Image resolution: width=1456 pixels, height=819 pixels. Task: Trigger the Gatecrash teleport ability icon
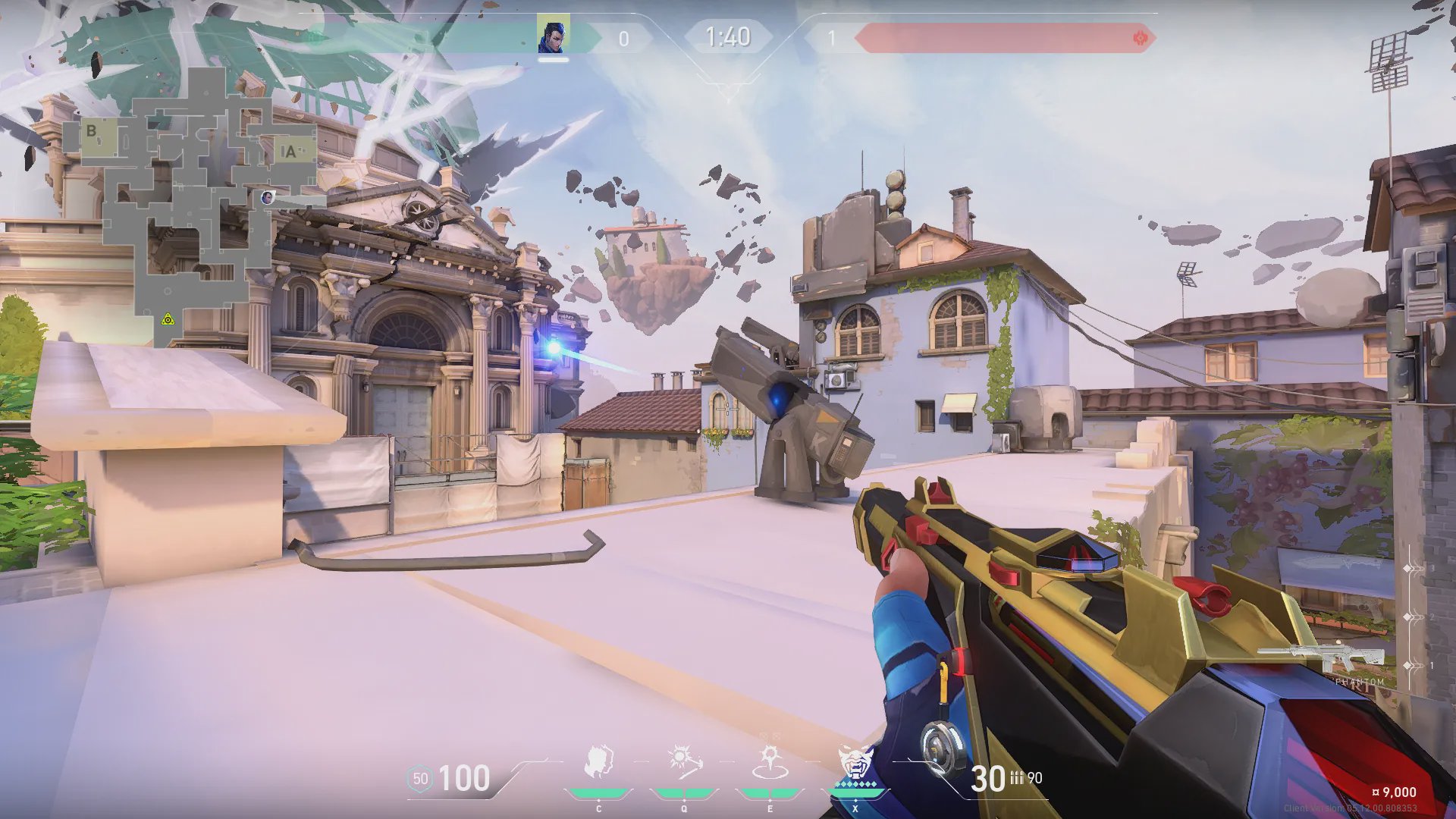point(770,762)
